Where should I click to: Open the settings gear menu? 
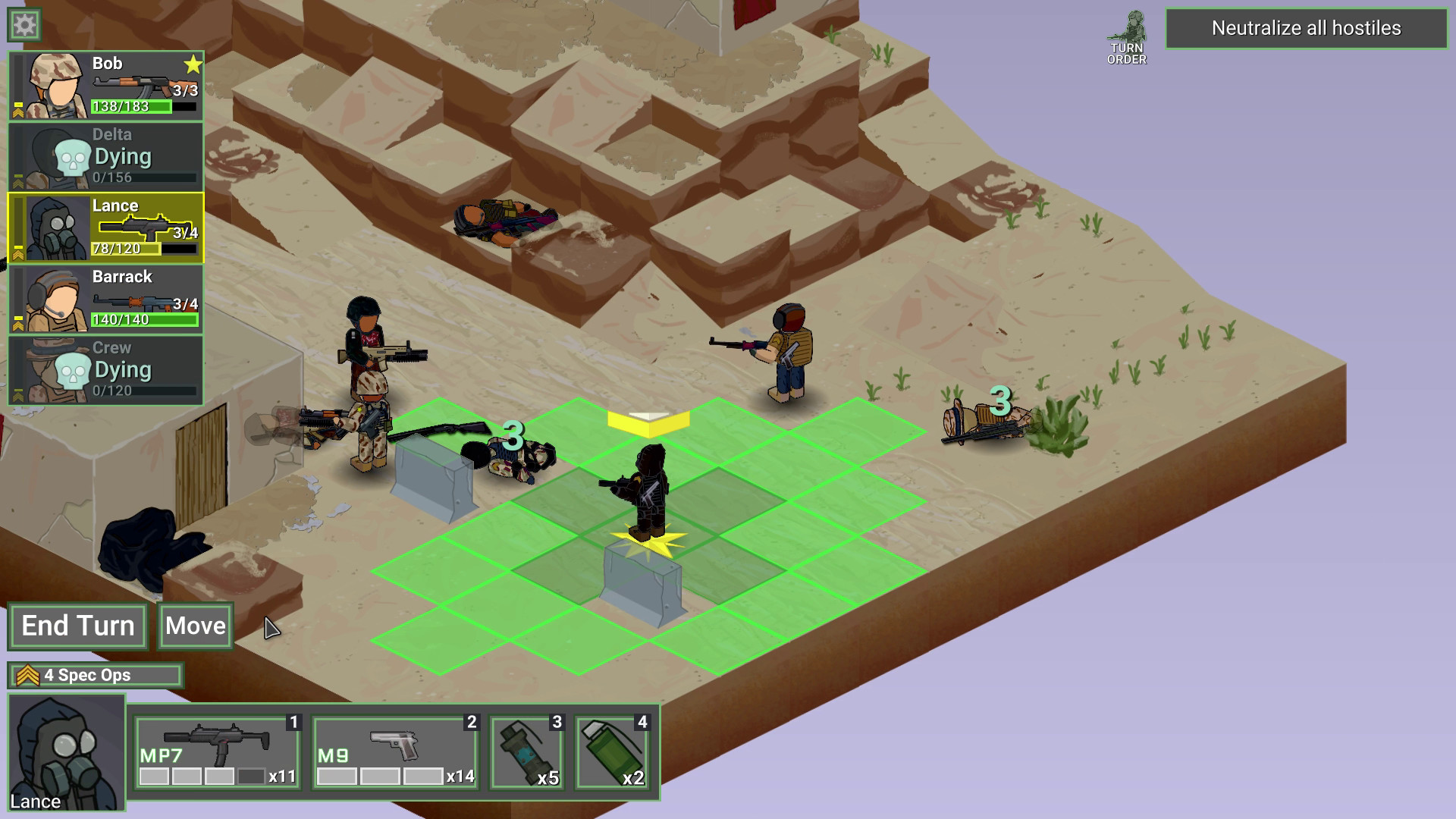(24, 24)
